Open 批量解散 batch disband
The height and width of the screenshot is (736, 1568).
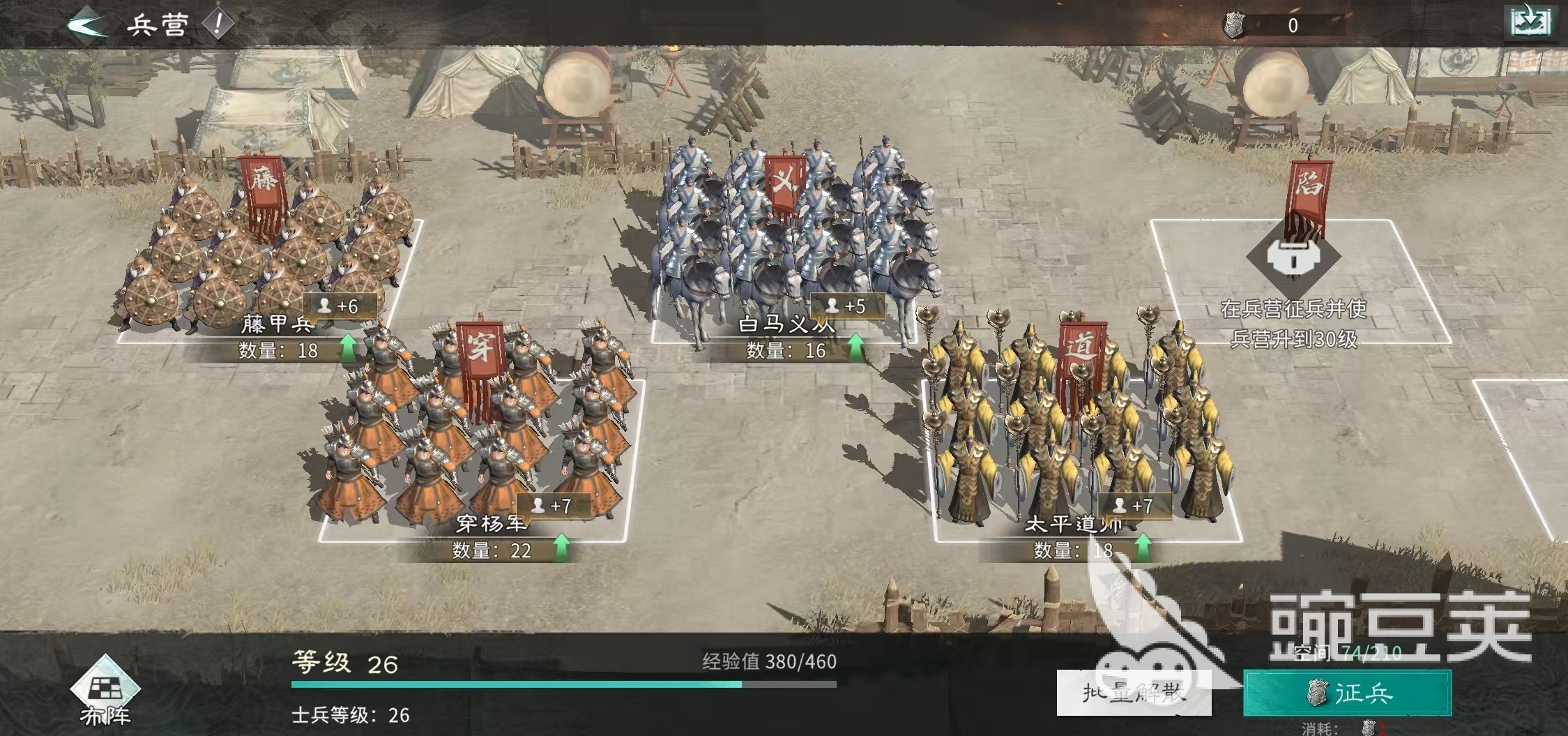pyautogui.click(x=1134, y=693)
